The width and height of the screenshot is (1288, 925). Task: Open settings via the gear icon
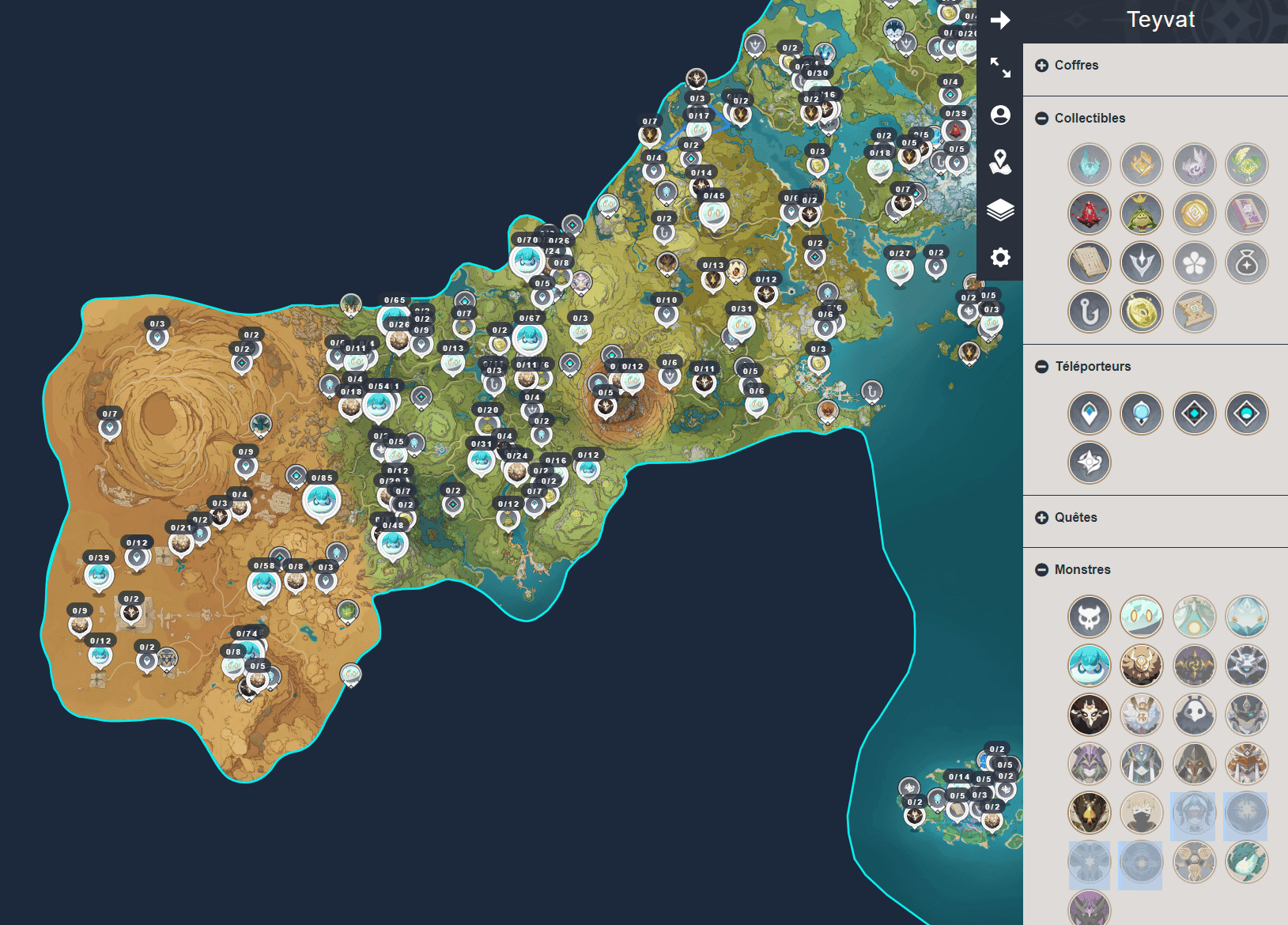tap(1000, 257)
